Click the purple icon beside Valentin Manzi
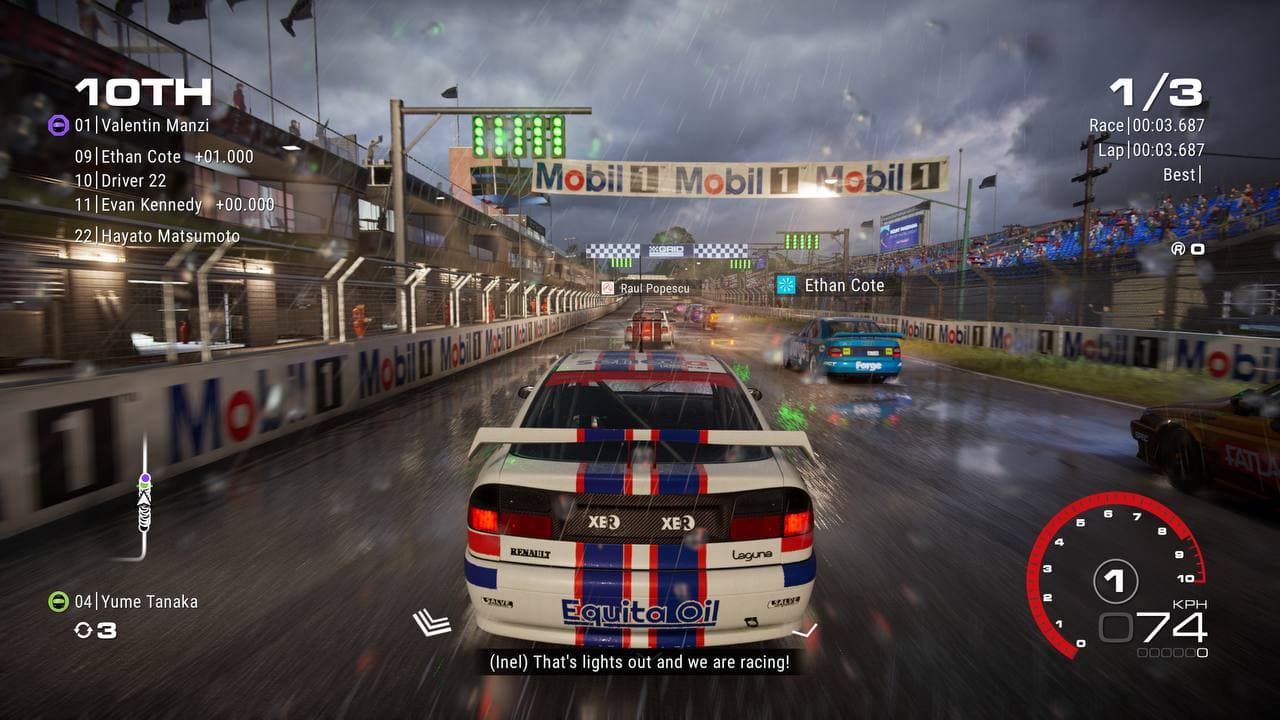 58,126
